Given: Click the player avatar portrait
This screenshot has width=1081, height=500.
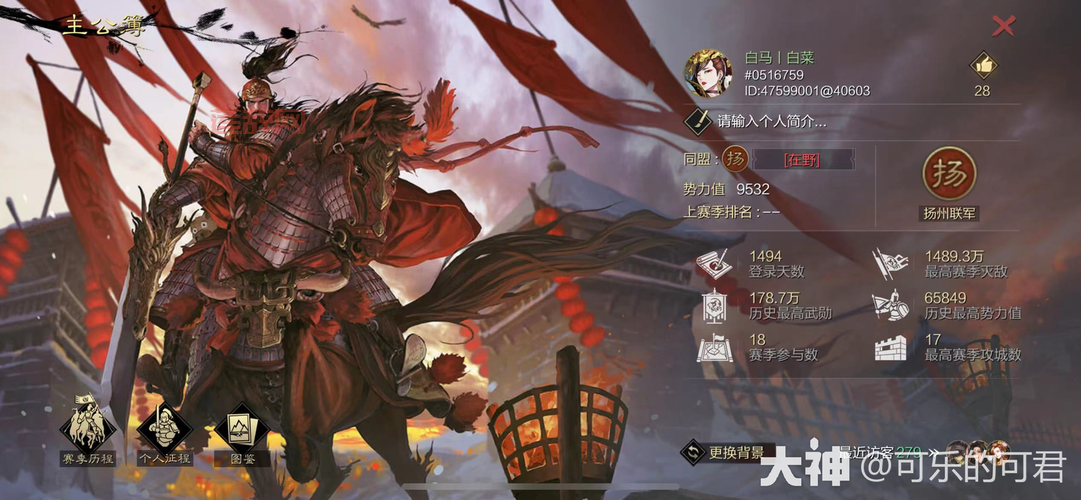Looking at the screenshot, I should tap(708, 73).
